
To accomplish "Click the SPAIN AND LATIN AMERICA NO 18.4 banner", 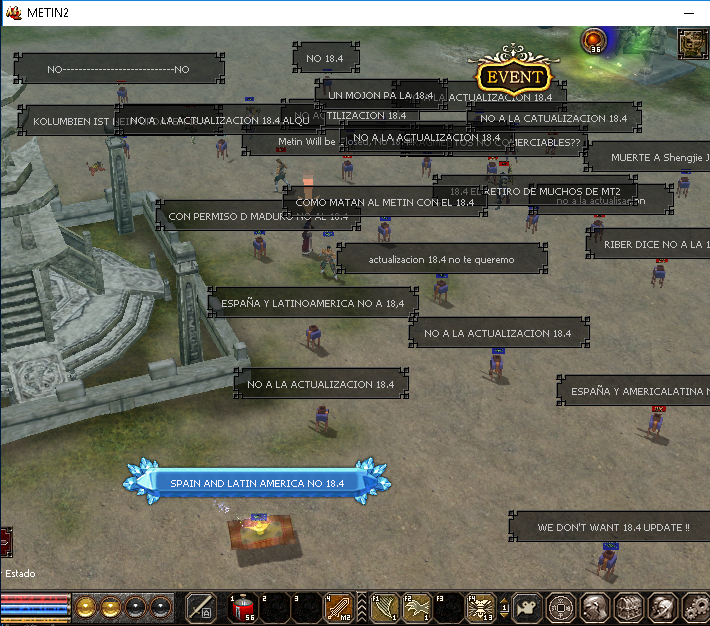I will pyautogui.click(x=256, y=483).
